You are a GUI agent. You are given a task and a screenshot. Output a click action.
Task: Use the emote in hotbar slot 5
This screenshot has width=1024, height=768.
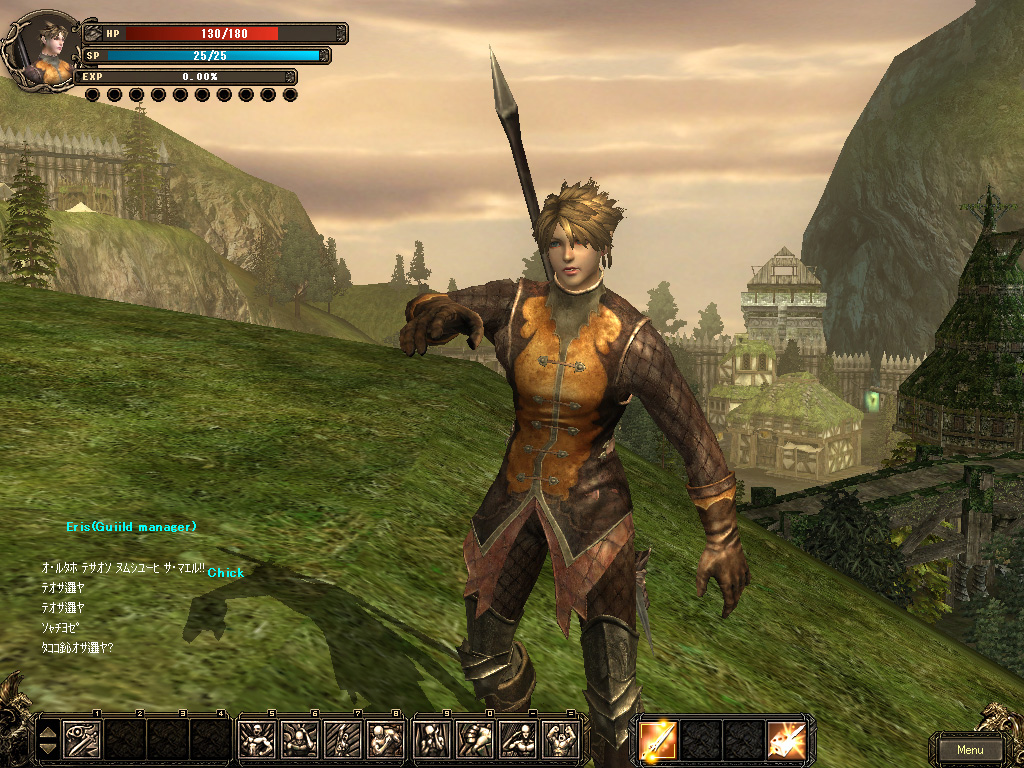tap(256, 740)
